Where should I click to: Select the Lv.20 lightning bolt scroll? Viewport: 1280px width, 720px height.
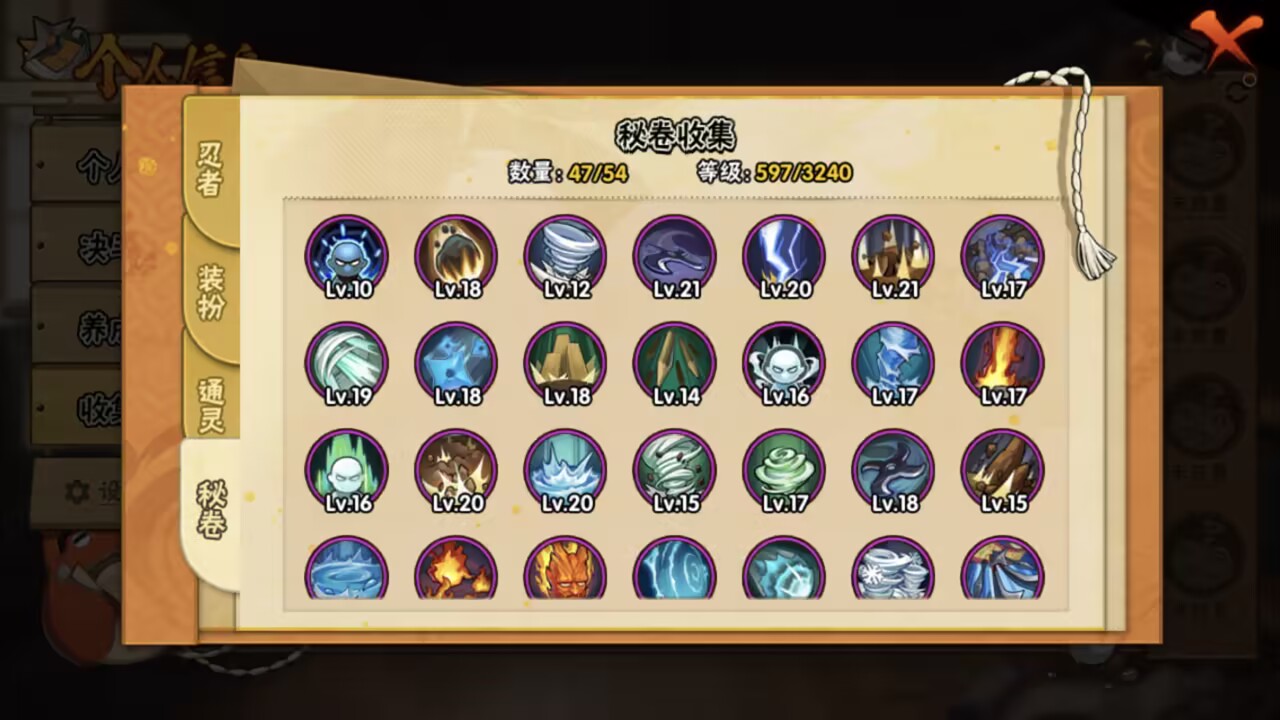click(784, 255)
